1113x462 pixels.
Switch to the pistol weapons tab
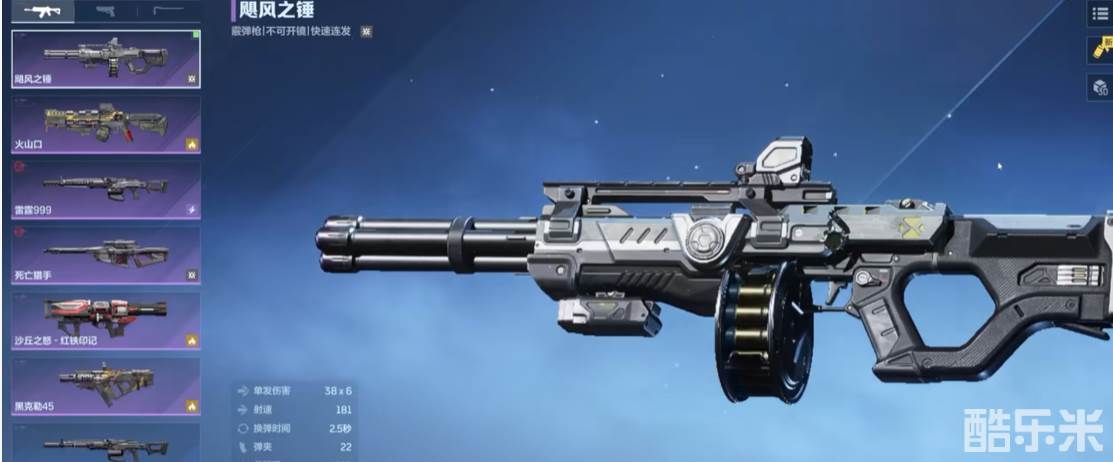pyautogui.click(x=105, y=11)
